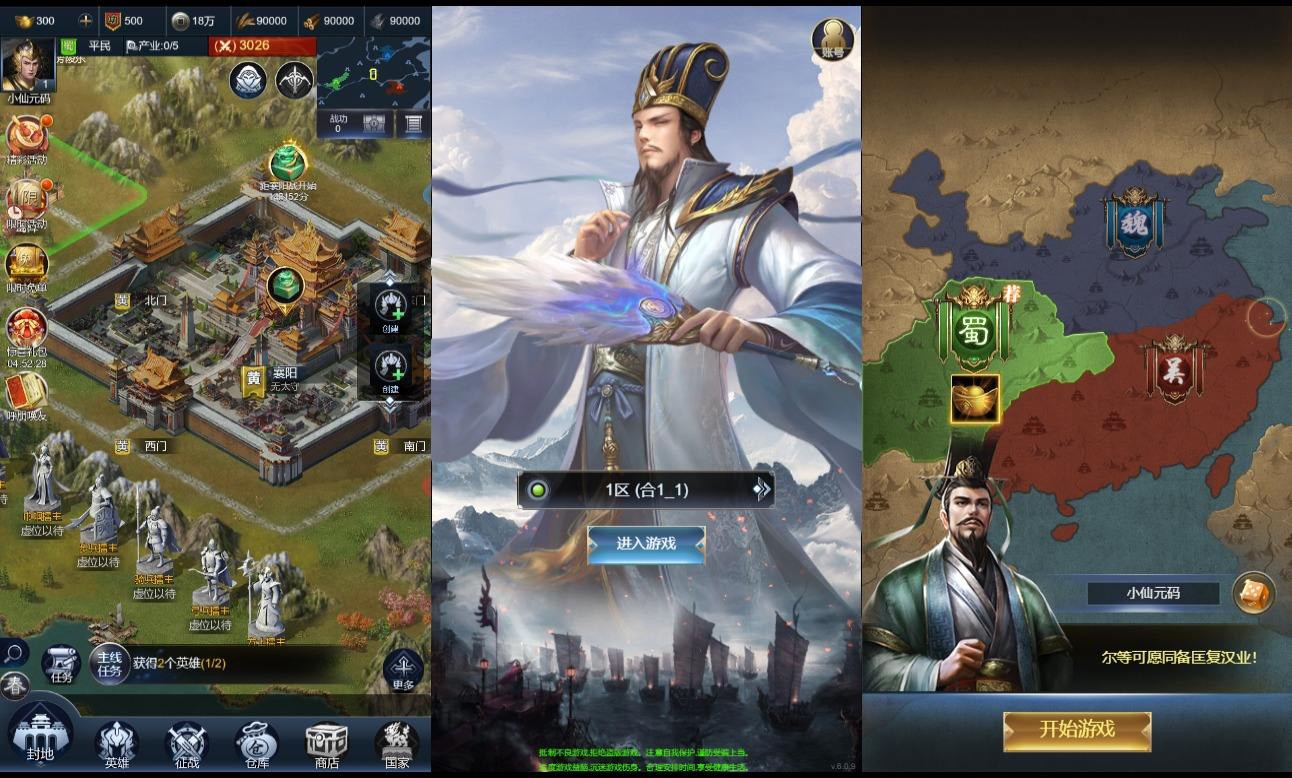This screenshot has height=778, width=1292.
Task: Open the 国家 nation tab
Action: tap(397, 745)
